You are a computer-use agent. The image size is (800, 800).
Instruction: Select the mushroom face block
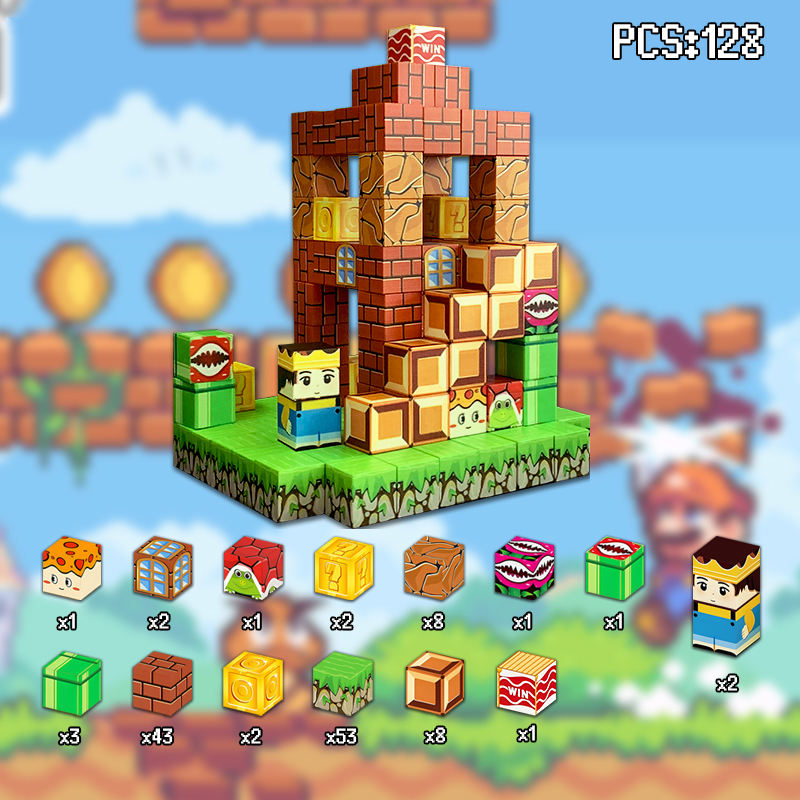(x=70, y=568)
